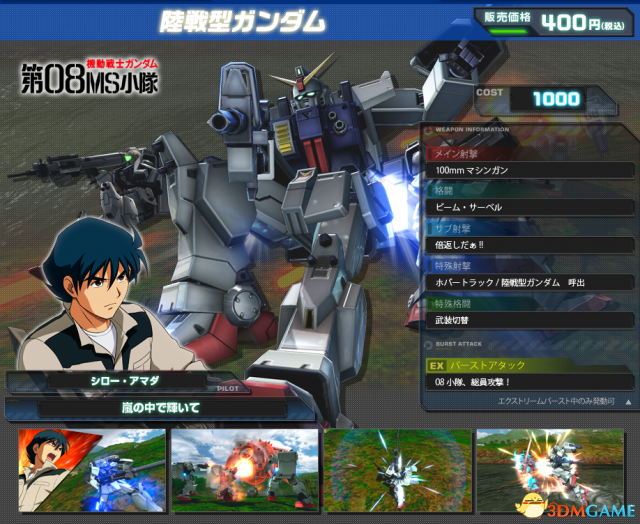Select the 倍返しだぁ!! sub weapon row

(x=529, y=244)
